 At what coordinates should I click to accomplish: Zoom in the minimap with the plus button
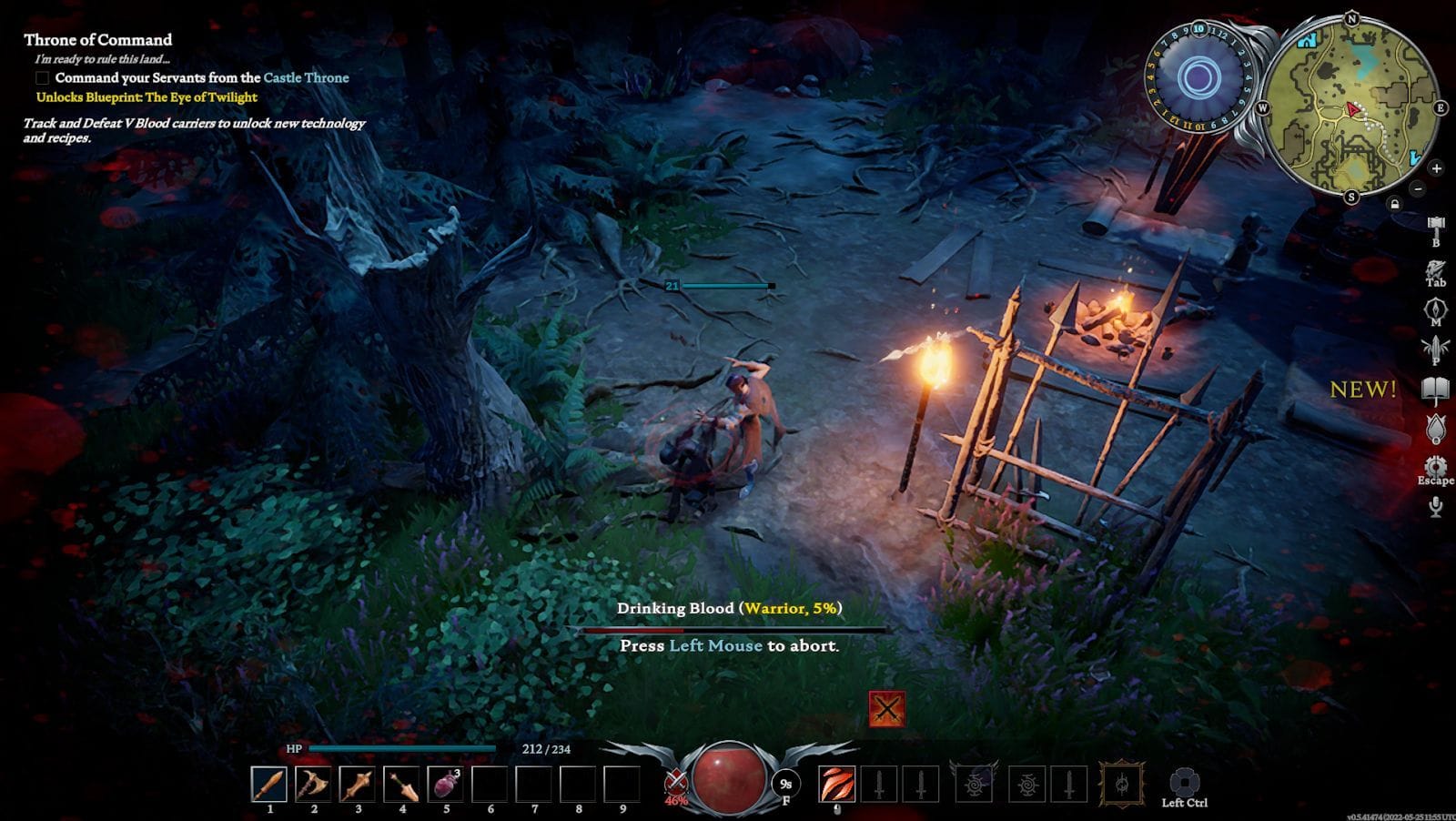coord(1436,167)
